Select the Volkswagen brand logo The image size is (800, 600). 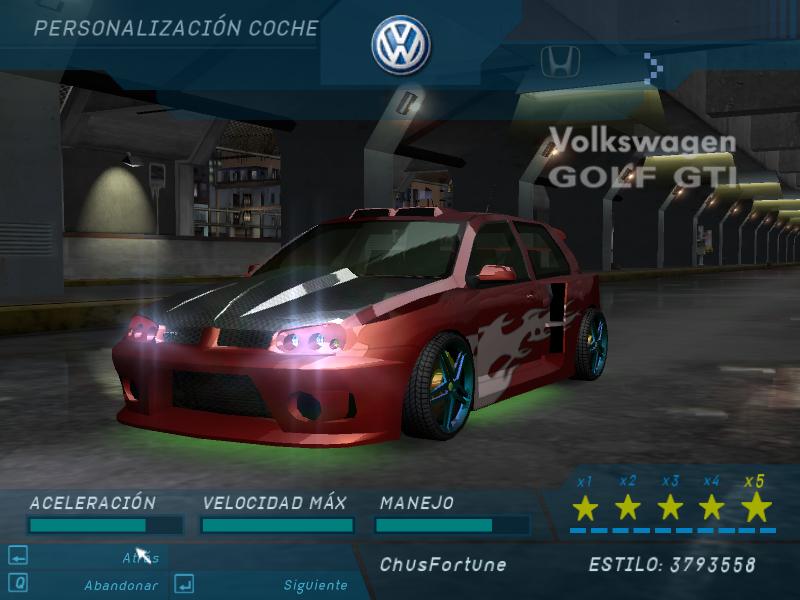(x=400, y=45)
